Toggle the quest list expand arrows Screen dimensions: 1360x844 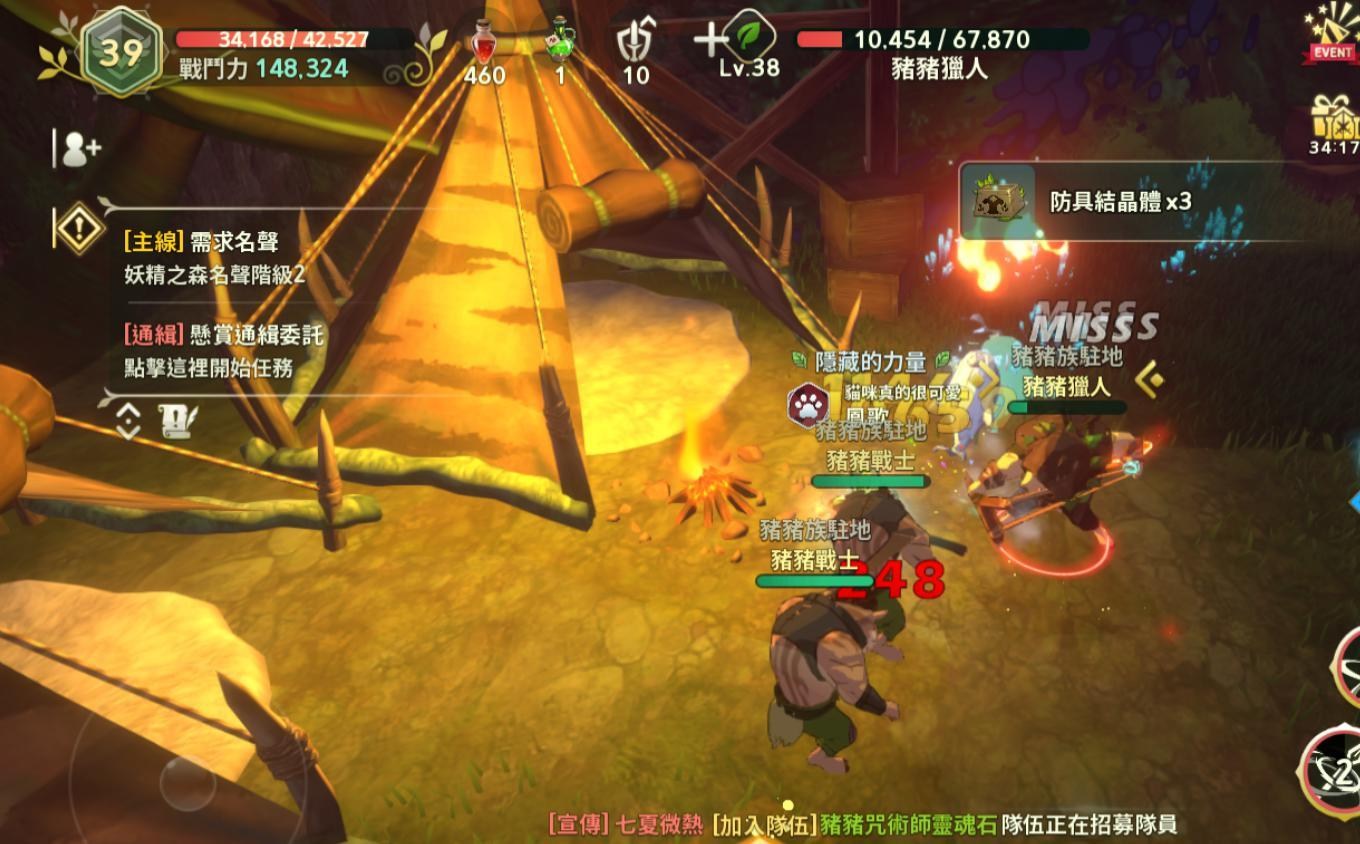click(128, 422)
